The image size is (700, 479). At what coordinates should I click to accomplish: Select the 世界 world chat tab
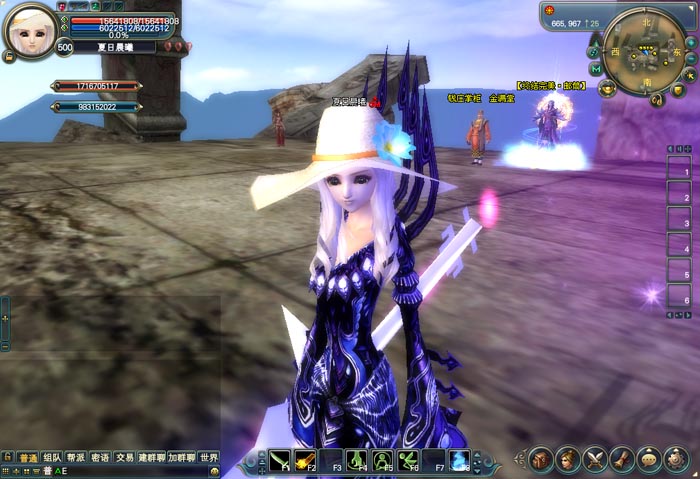[208, 457]
